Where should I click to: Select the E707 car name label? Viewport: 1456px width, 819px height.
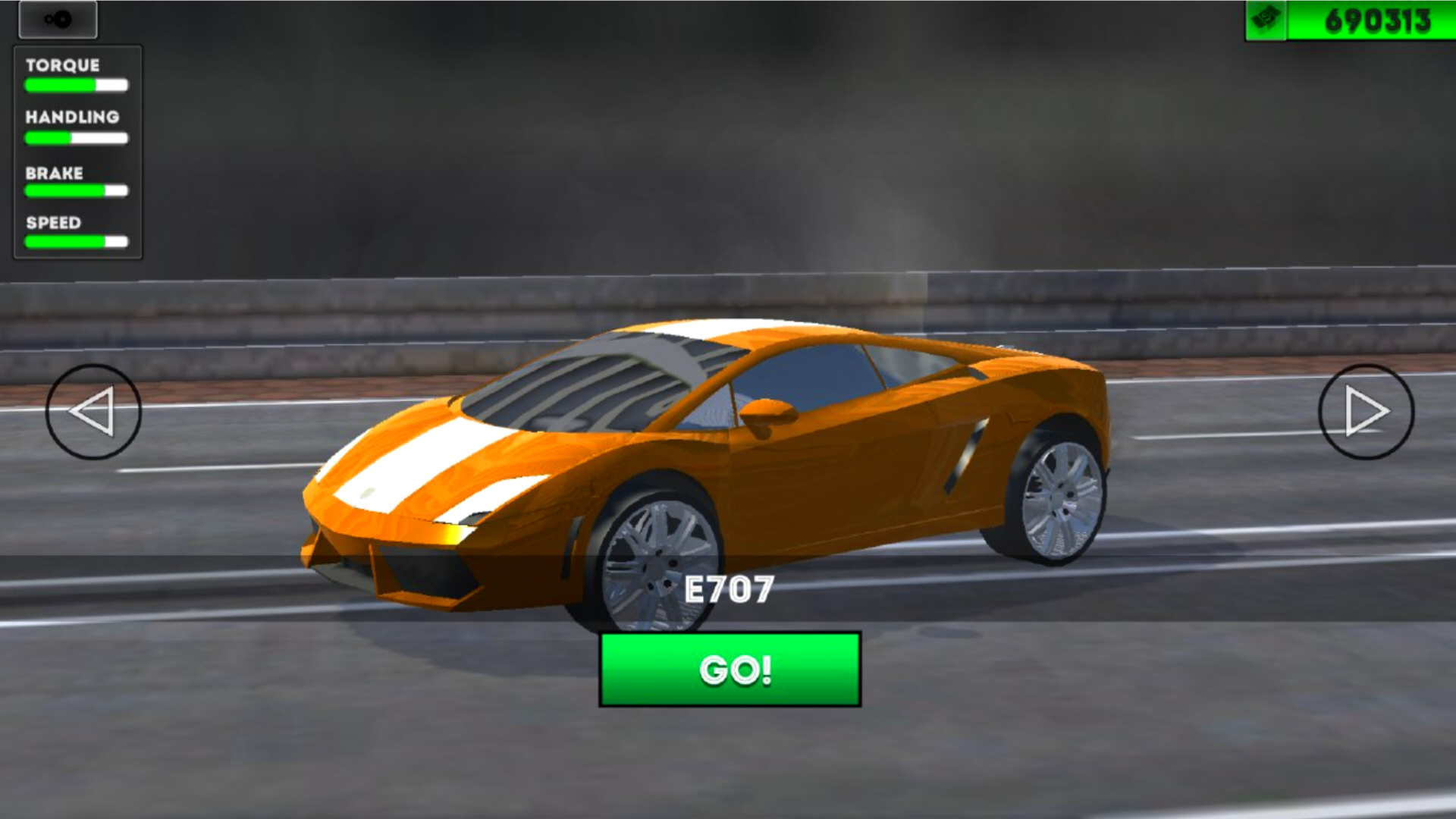[x=730, y=586]
